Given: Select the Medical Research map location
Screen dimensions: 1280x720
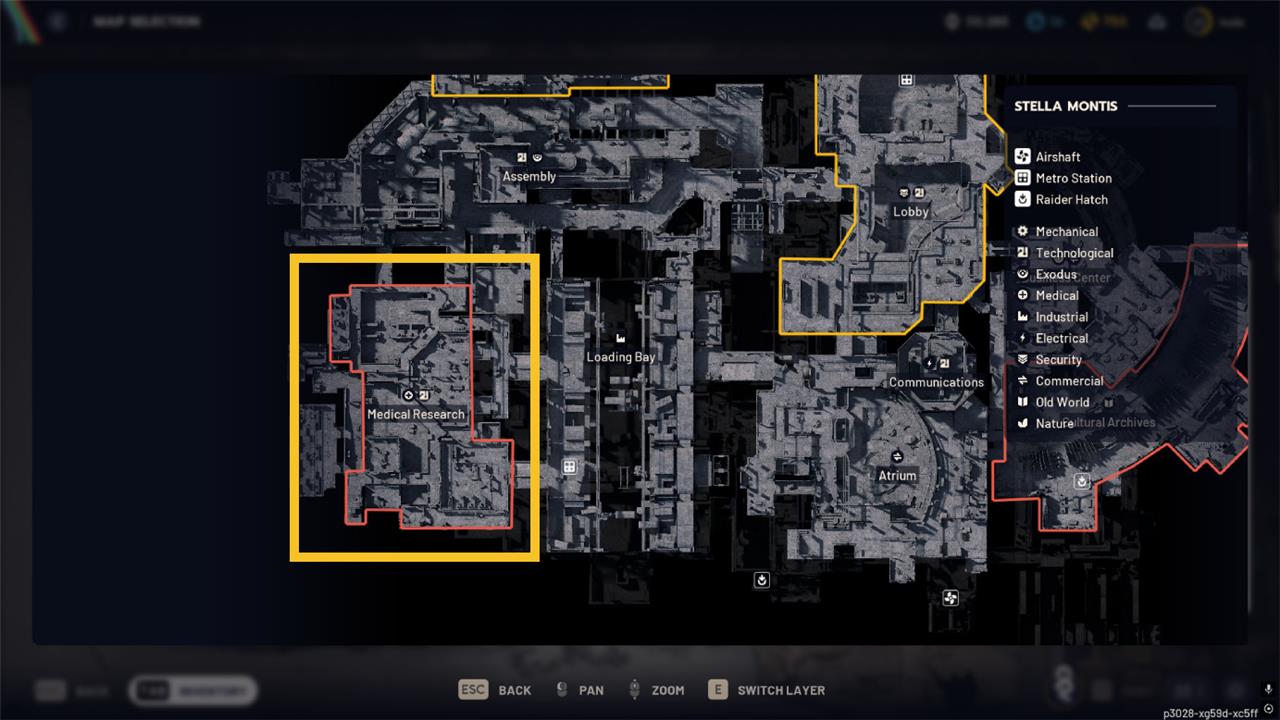Looking at the screenshot, I should [416, 414].
